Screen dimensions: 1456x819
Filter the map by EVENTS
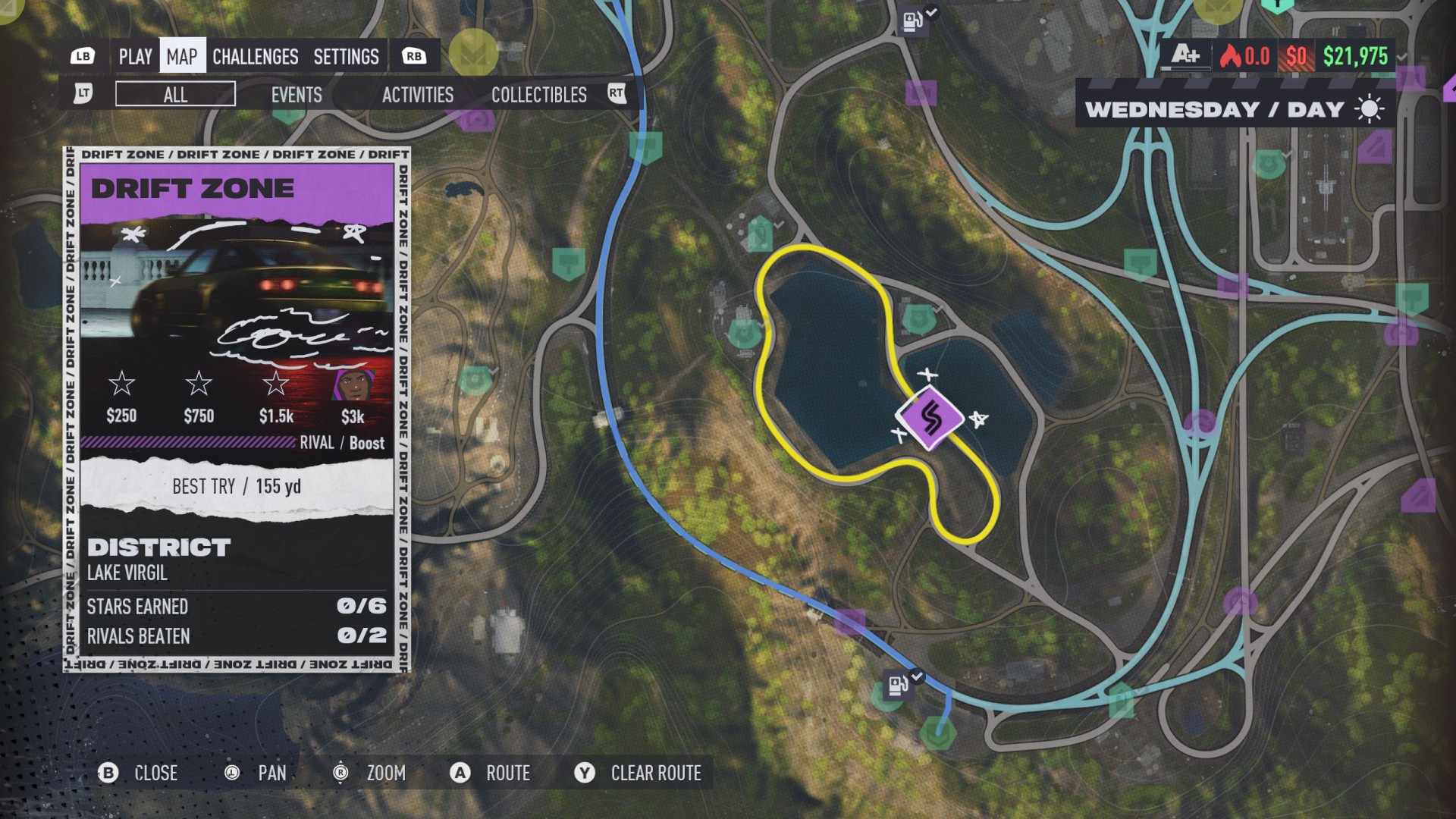[x=297, y=95]
